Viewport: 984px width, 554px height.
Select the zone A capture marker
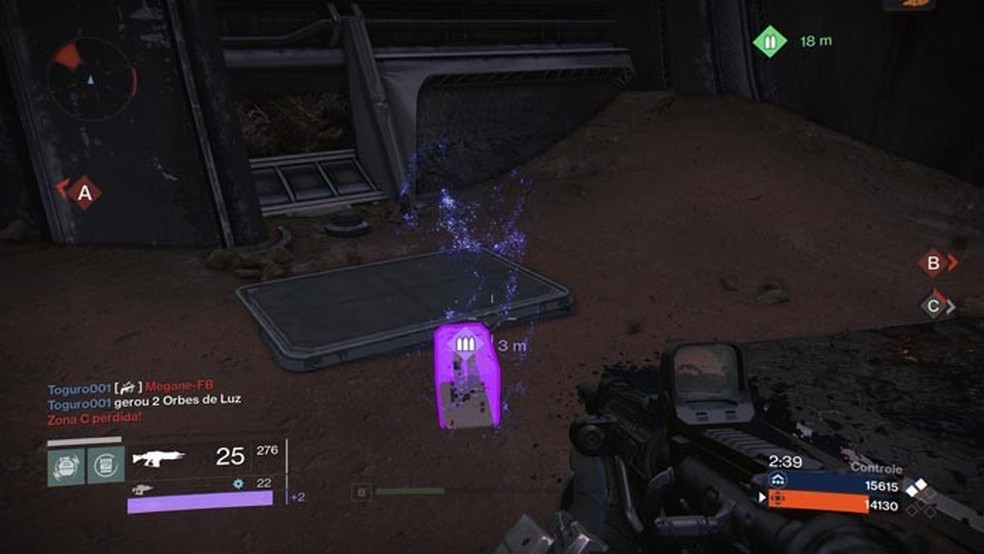coord(84,191)
